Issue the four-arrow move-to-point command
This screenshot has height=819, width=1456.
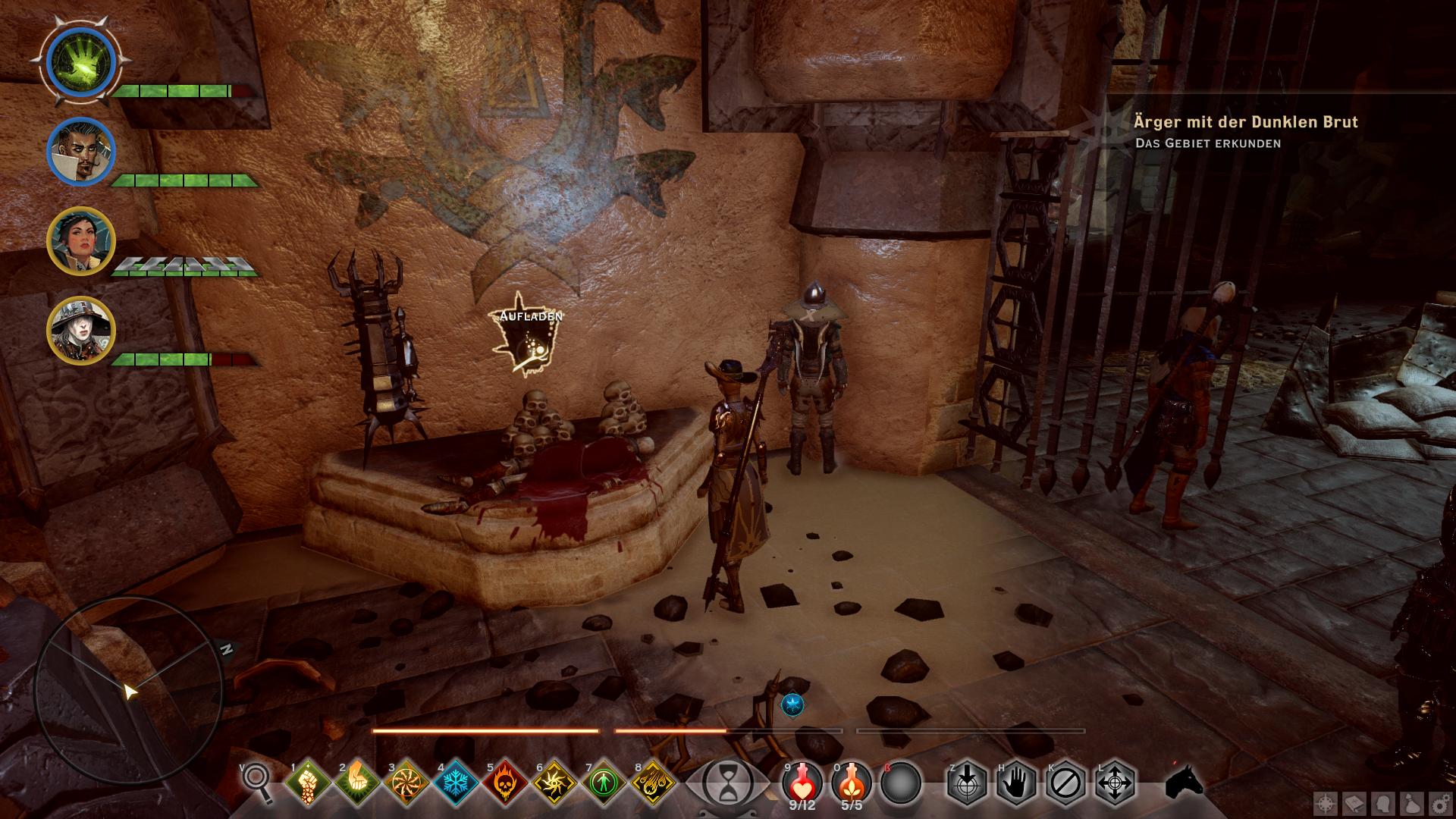(1115, 782)
